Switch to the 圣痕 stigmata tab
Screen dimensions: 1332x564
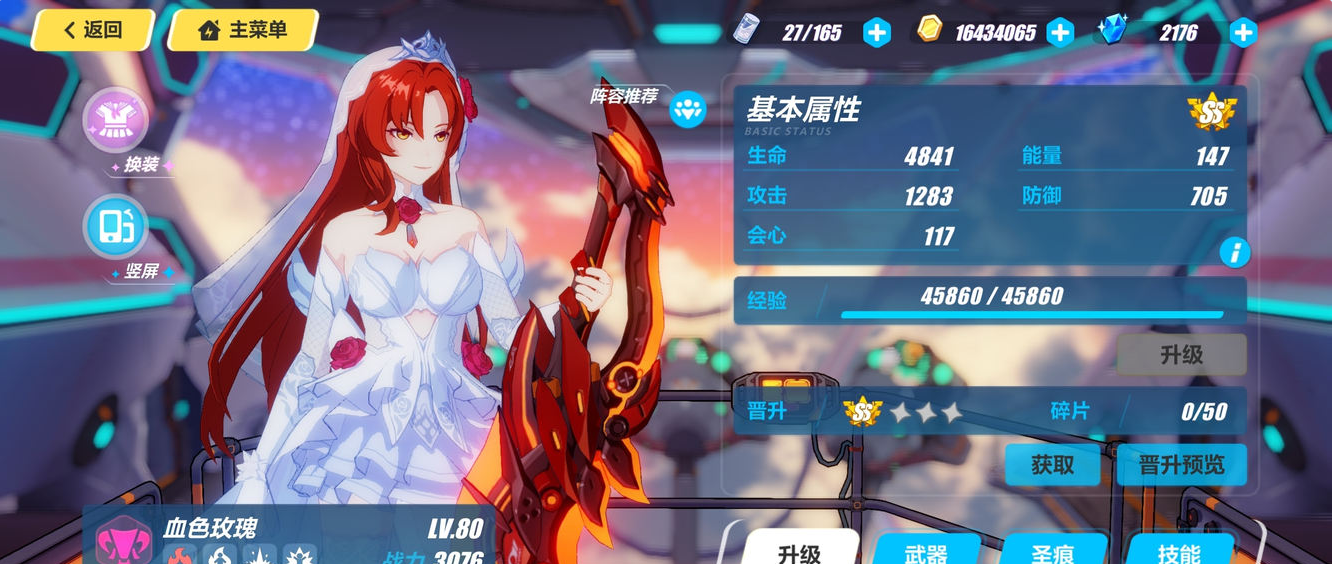1053,550
